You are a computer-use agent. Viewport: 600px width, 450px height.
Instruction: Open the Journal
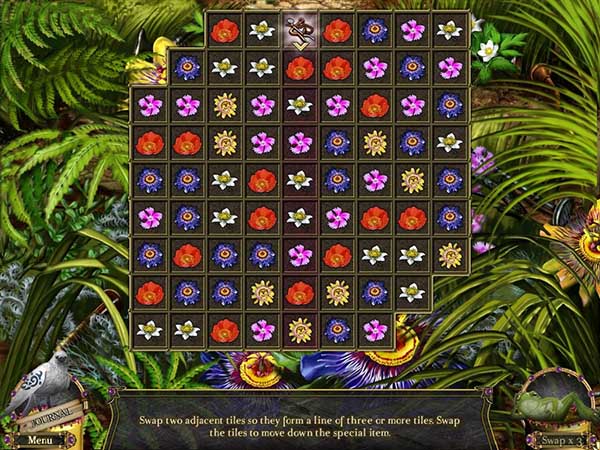coord(47,414)
